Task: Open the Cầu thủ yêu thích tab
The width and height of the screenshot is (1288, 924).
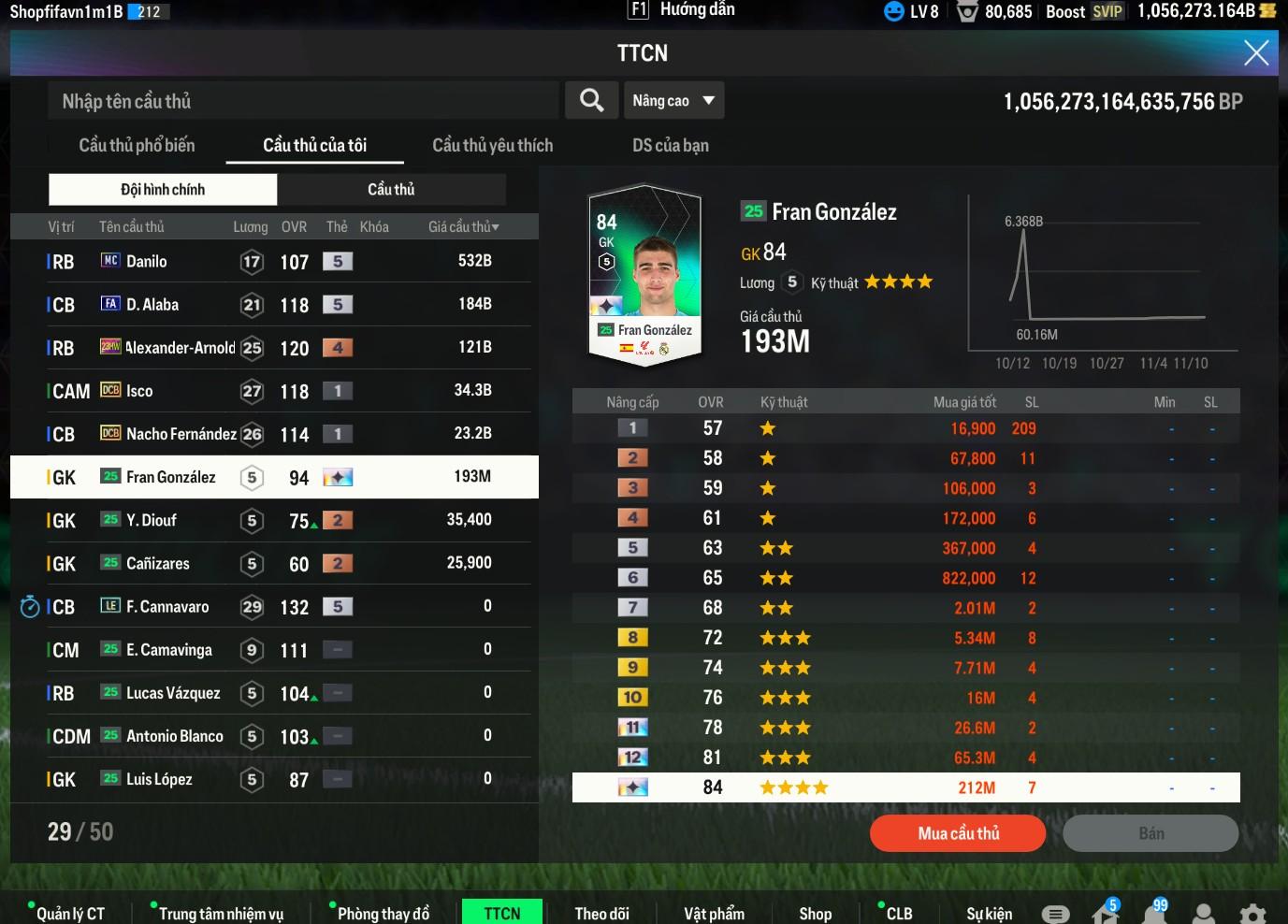Action: [492, 145]
